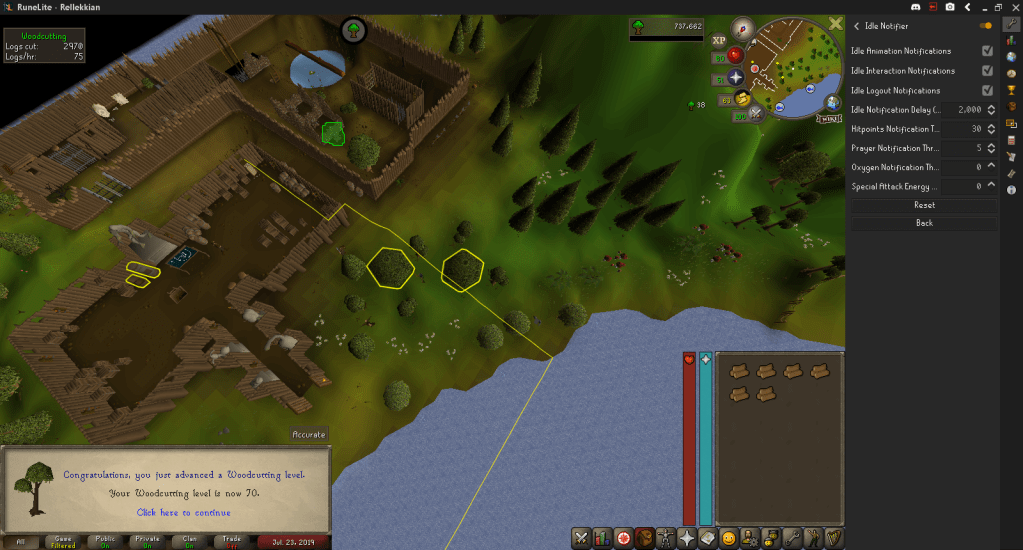Image resolution: width=1023 pixels, height=550 pixels.
Task: Reset the Idle Notifier settings
Action: coord(924,205)
